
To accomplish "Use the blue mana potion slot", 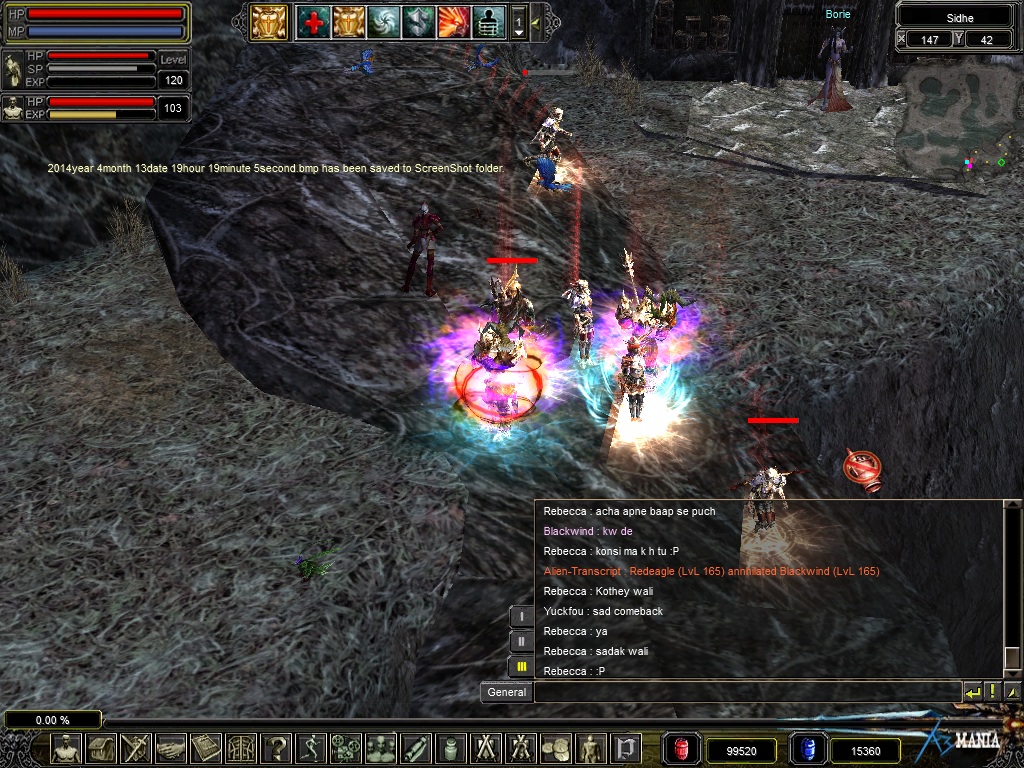I will 807,749.
